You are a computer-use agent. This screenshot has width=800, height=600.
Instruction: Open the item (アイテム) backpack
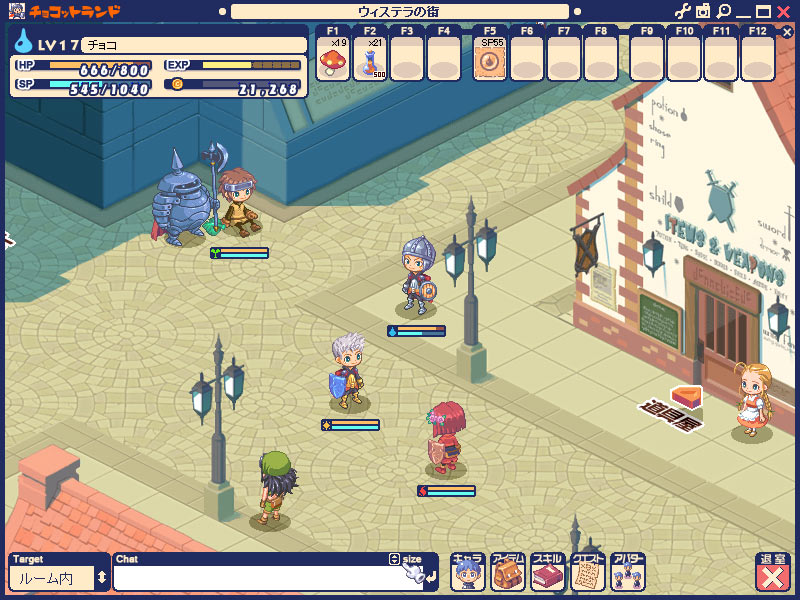507,573
